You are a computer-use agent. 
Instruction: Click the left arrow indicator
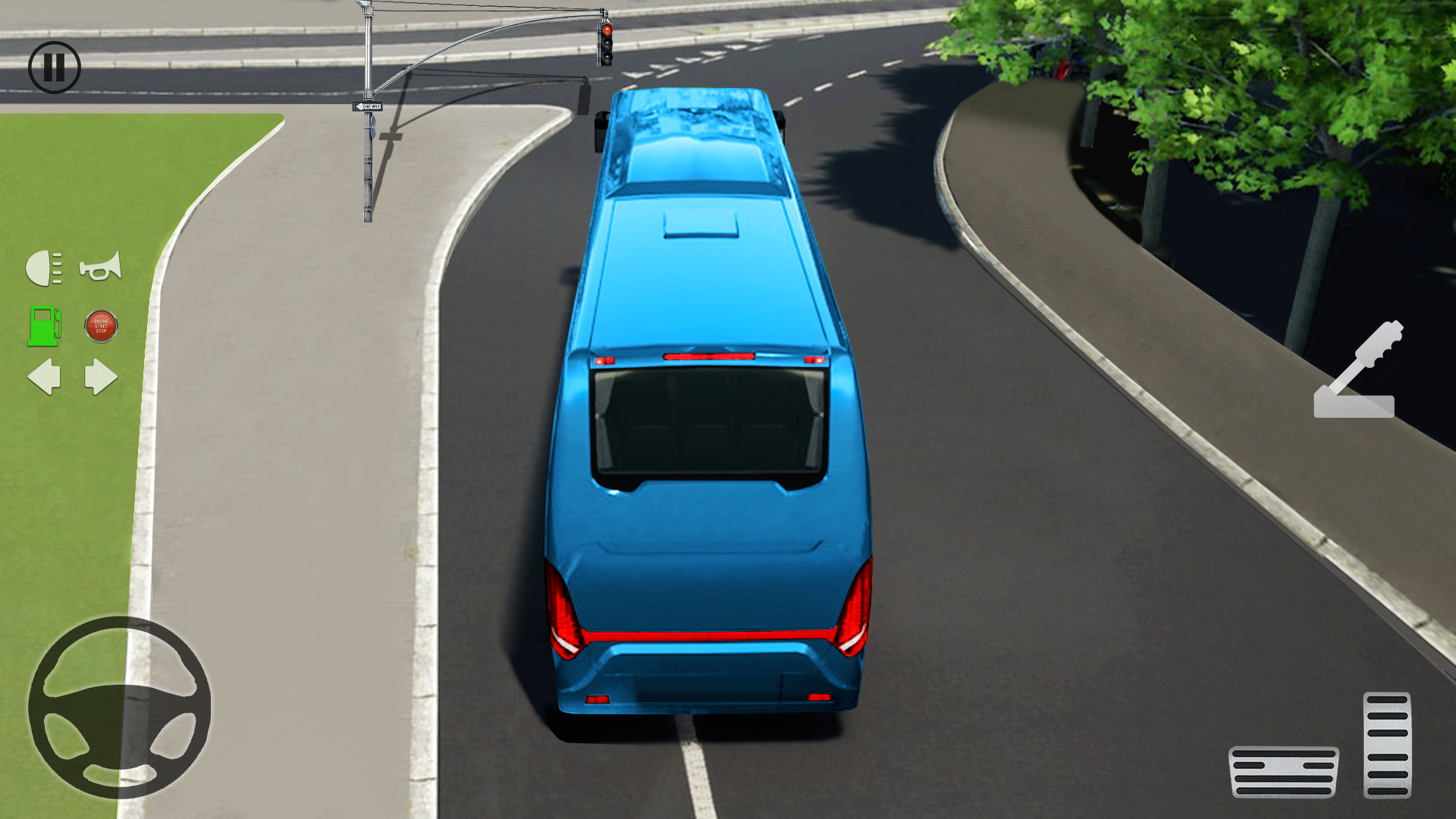(x=44, y=378)
